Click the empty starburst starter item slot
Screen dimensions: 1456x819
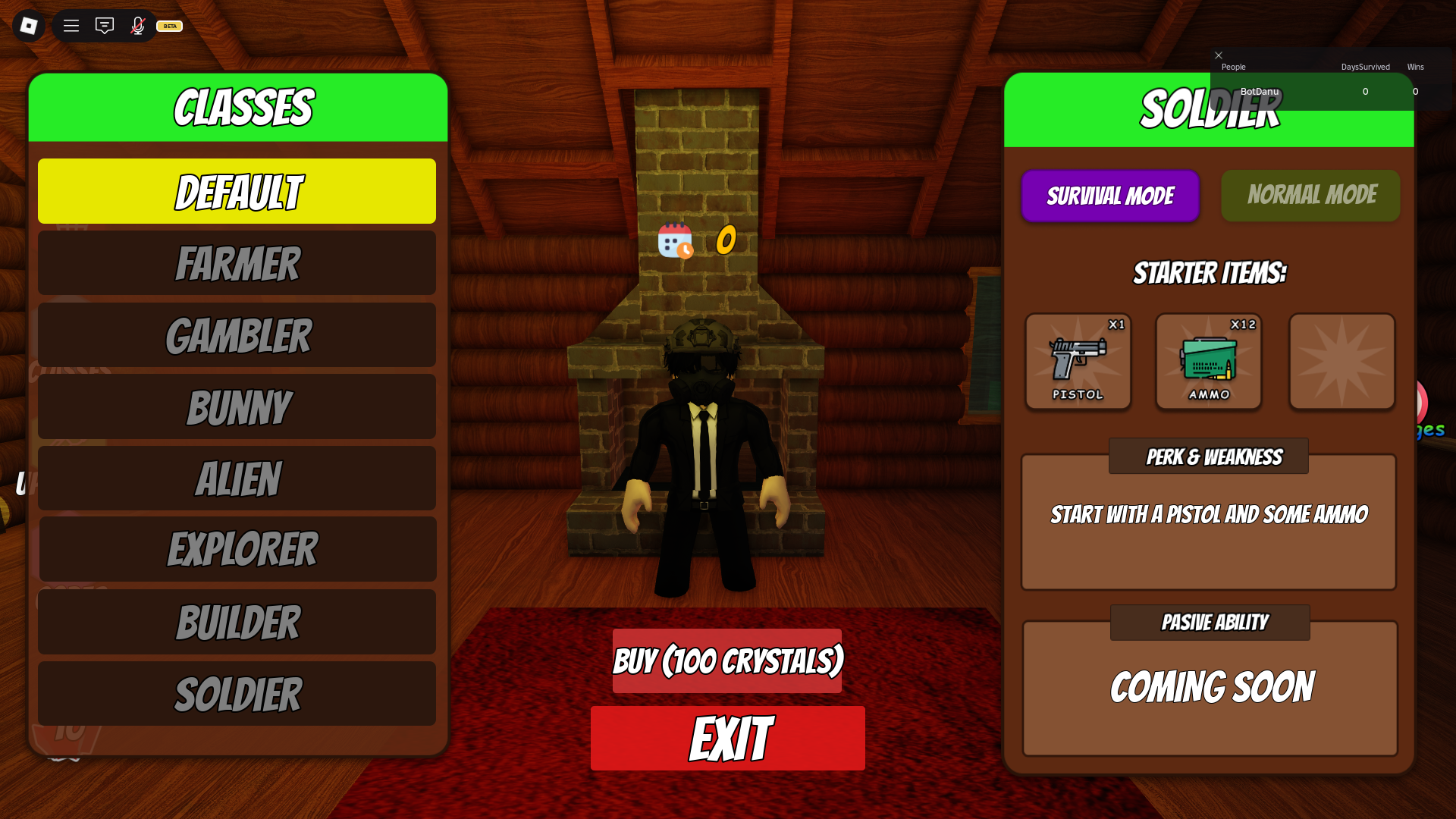[1341, 362]
